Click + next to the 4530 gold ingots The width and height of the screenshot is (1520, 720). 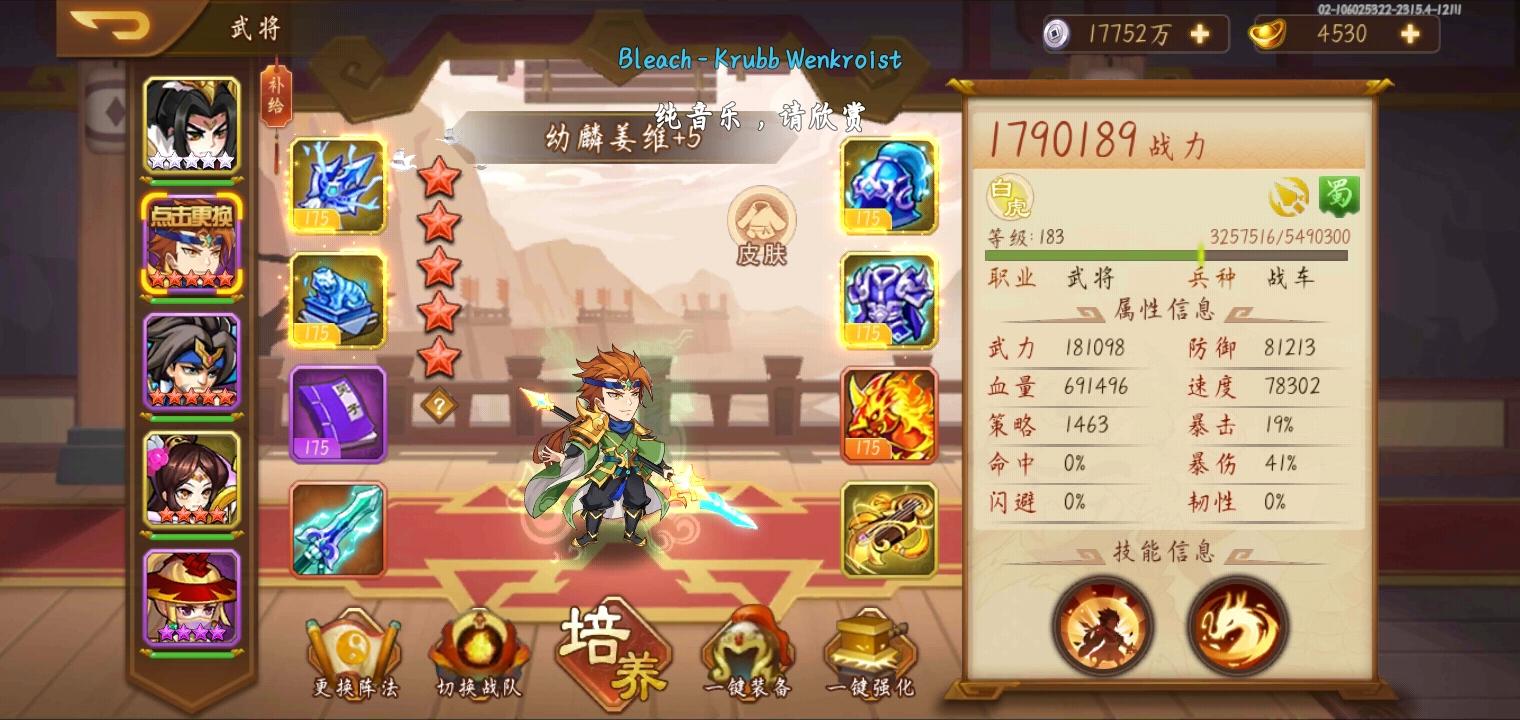point(1408,33)
